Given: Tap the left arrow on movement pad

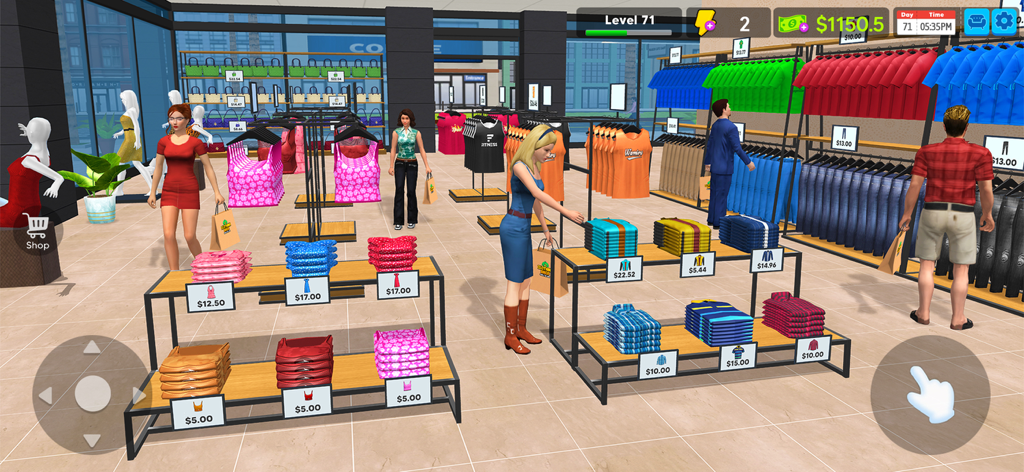Looking at the screenshot, I should coord(45,395).
